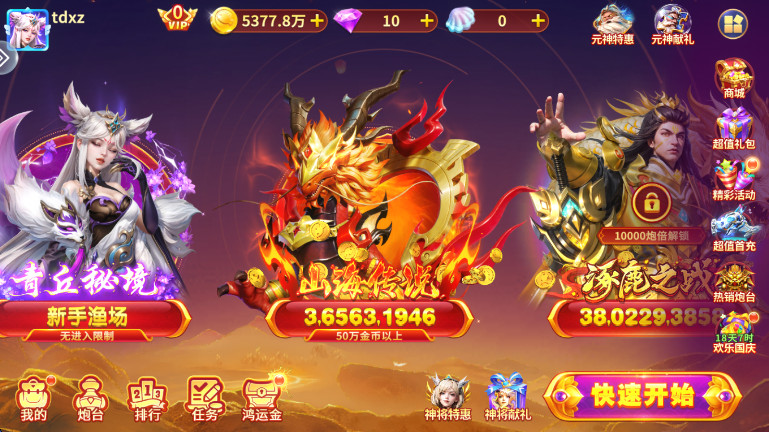Open the 元神特惠 offer
The image size is (769, 432).
tap(612, 24)
